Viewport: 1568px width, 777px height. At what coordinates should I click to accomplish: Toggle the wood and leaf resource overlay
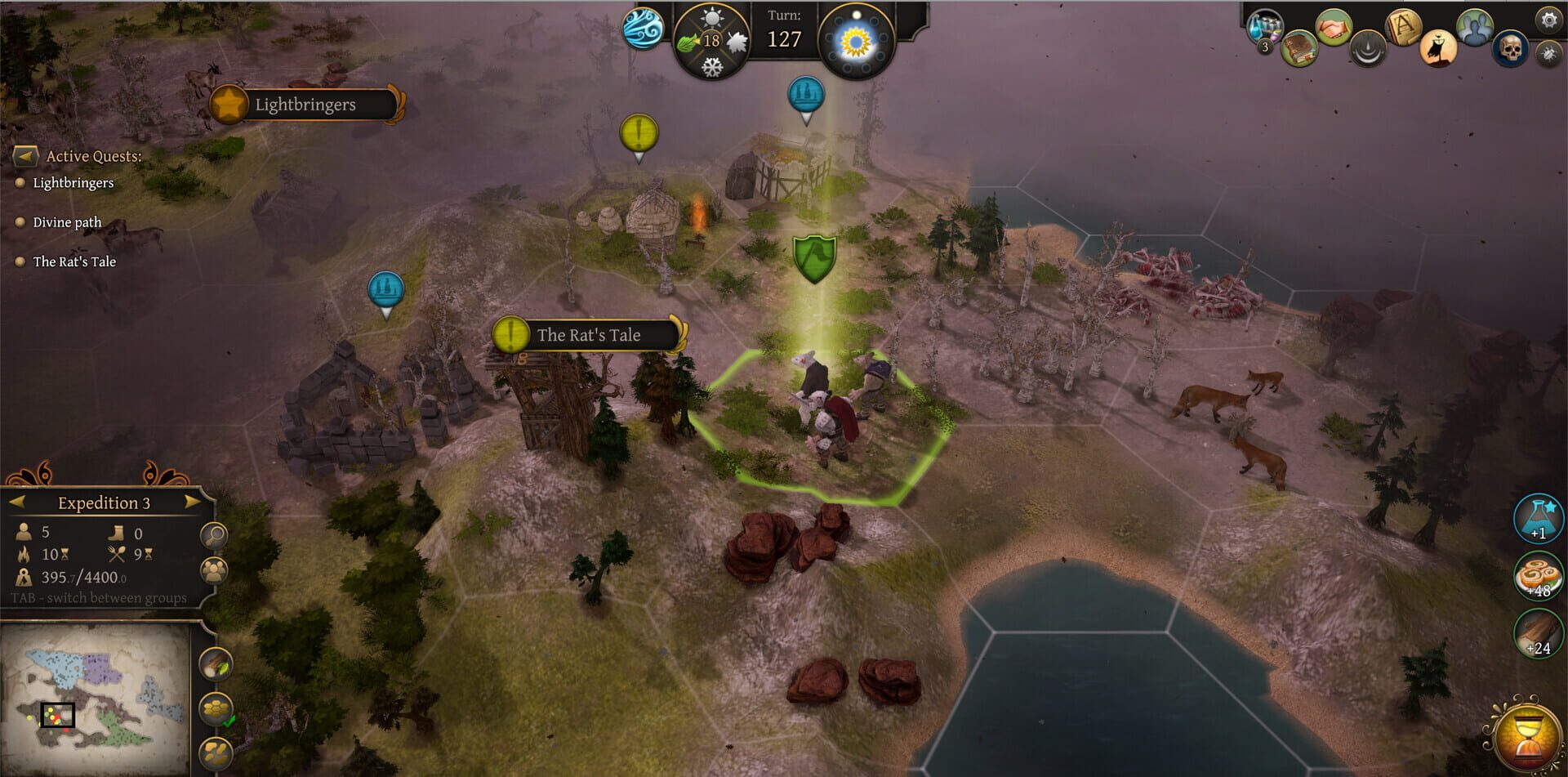tap(216, 662)
